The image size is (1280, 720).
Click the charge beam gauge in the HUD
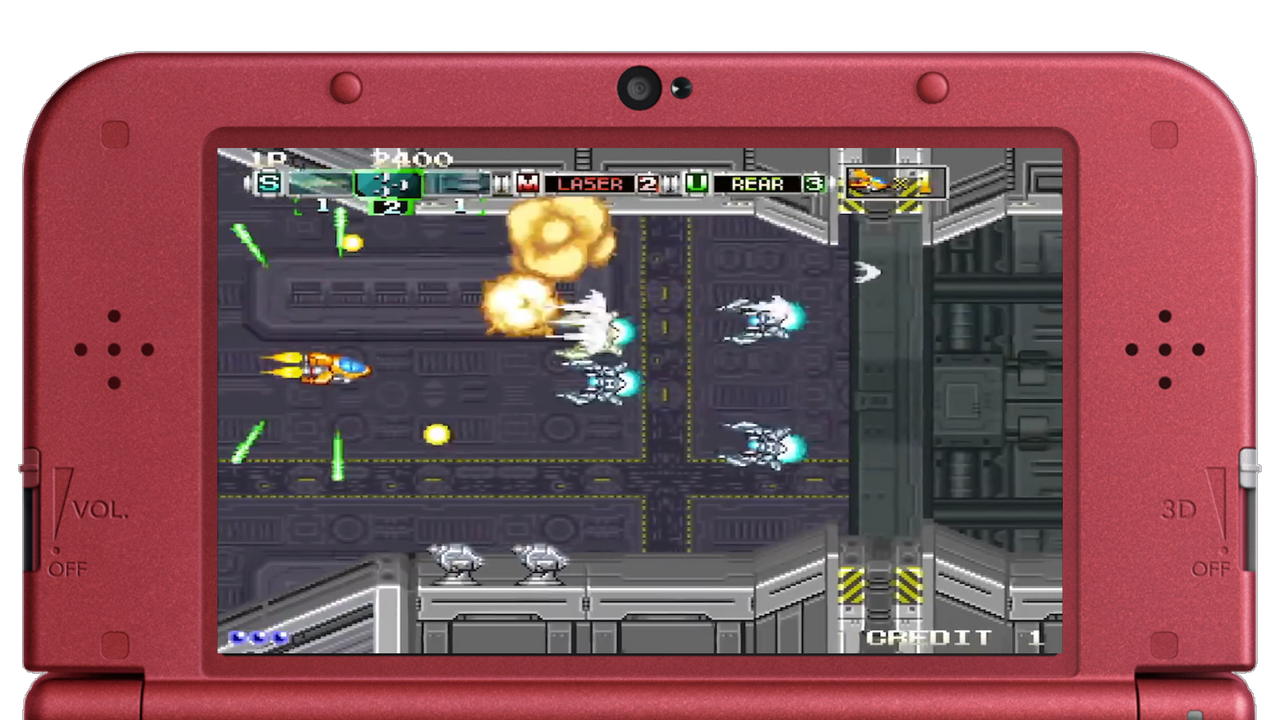(x=320, y=184)
